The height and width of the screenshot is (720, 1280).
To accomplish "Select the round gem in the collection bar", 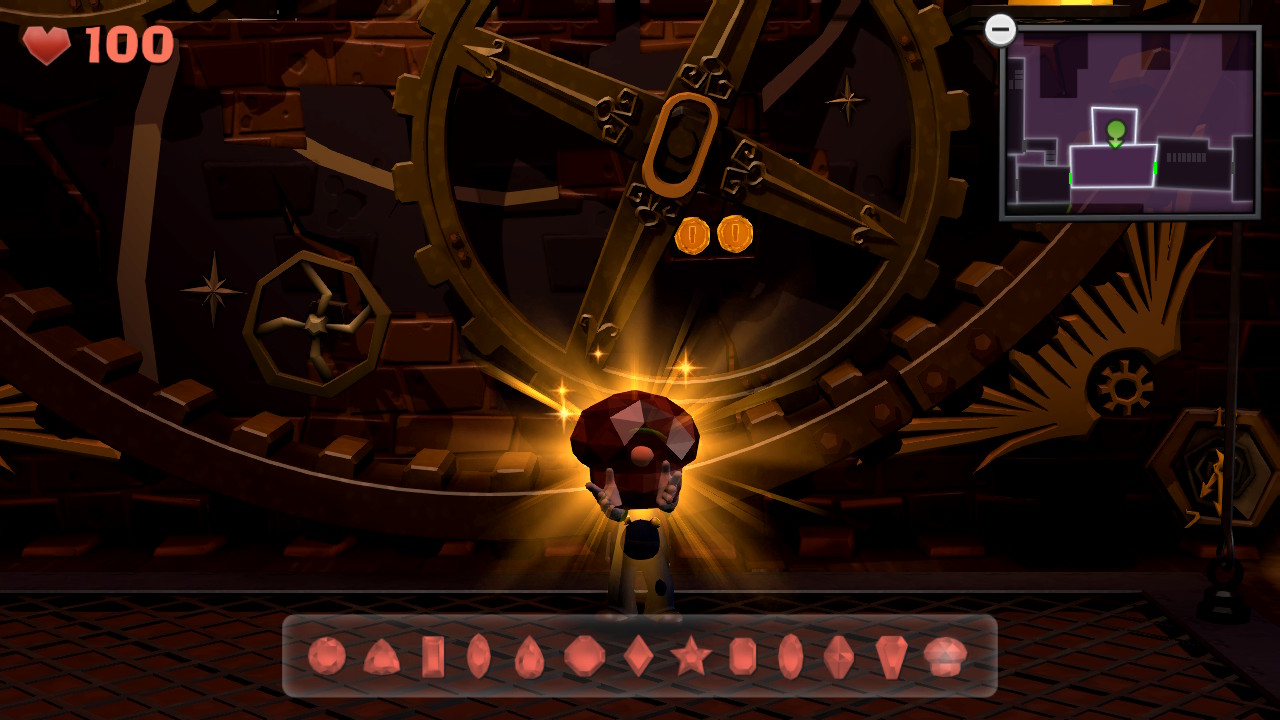I will [326, 655].
